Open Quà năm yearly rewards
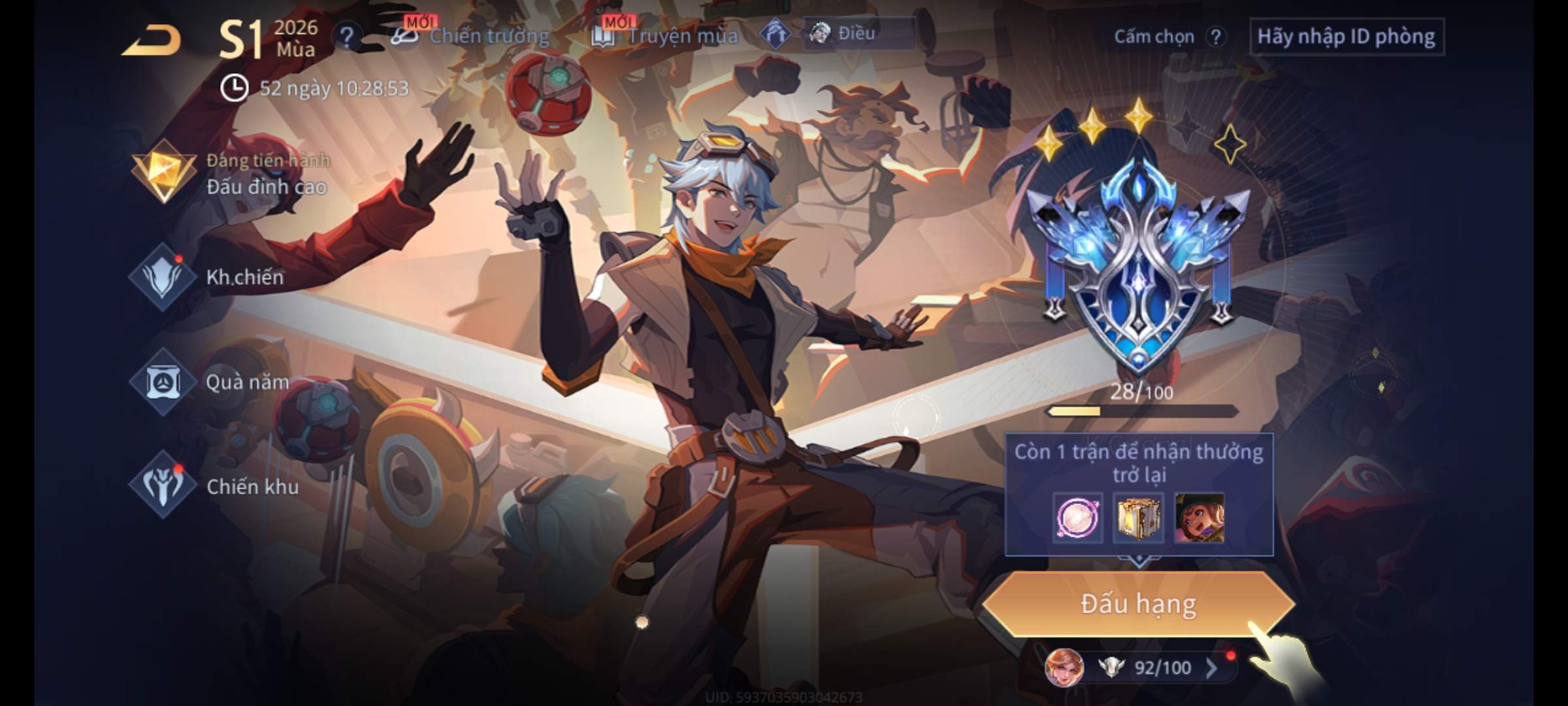Screen dimensions: 1568x706 point(216,382)
